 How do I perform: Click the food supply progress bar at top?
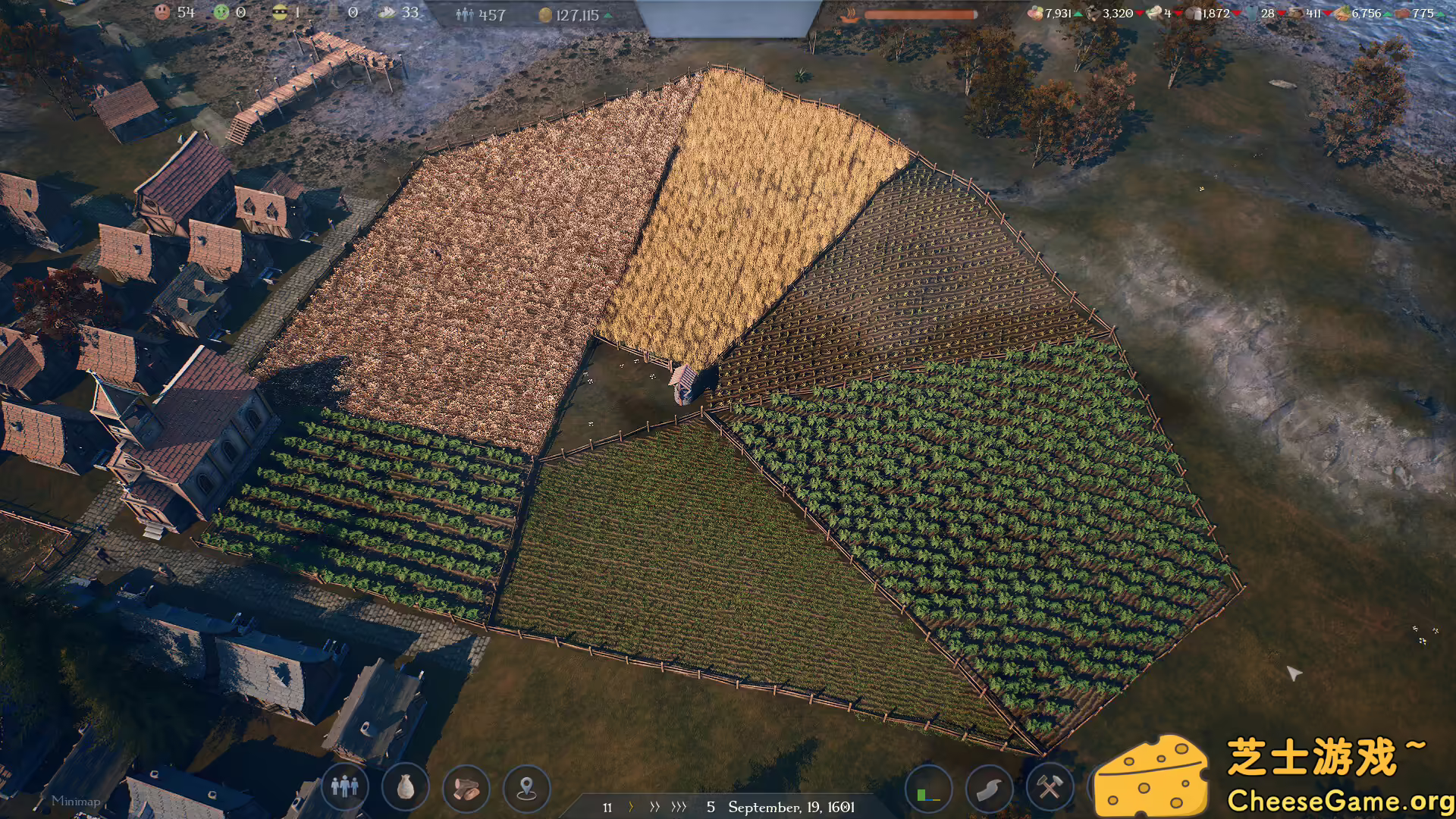pyautogui.click(x=921, y=13)
